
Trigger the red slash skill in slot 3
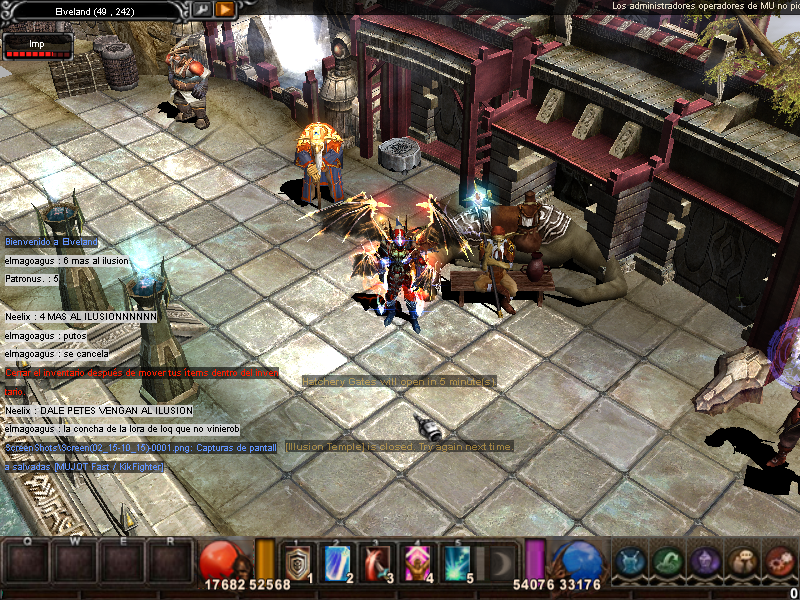376,562
